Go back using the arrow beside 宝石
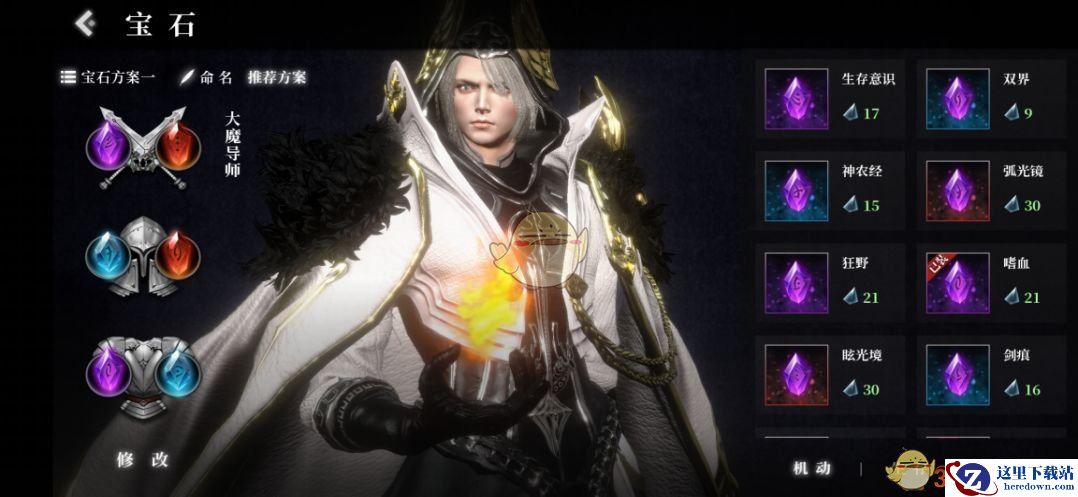The height and width of the screenshot is (497, 1078). point(86,23)
